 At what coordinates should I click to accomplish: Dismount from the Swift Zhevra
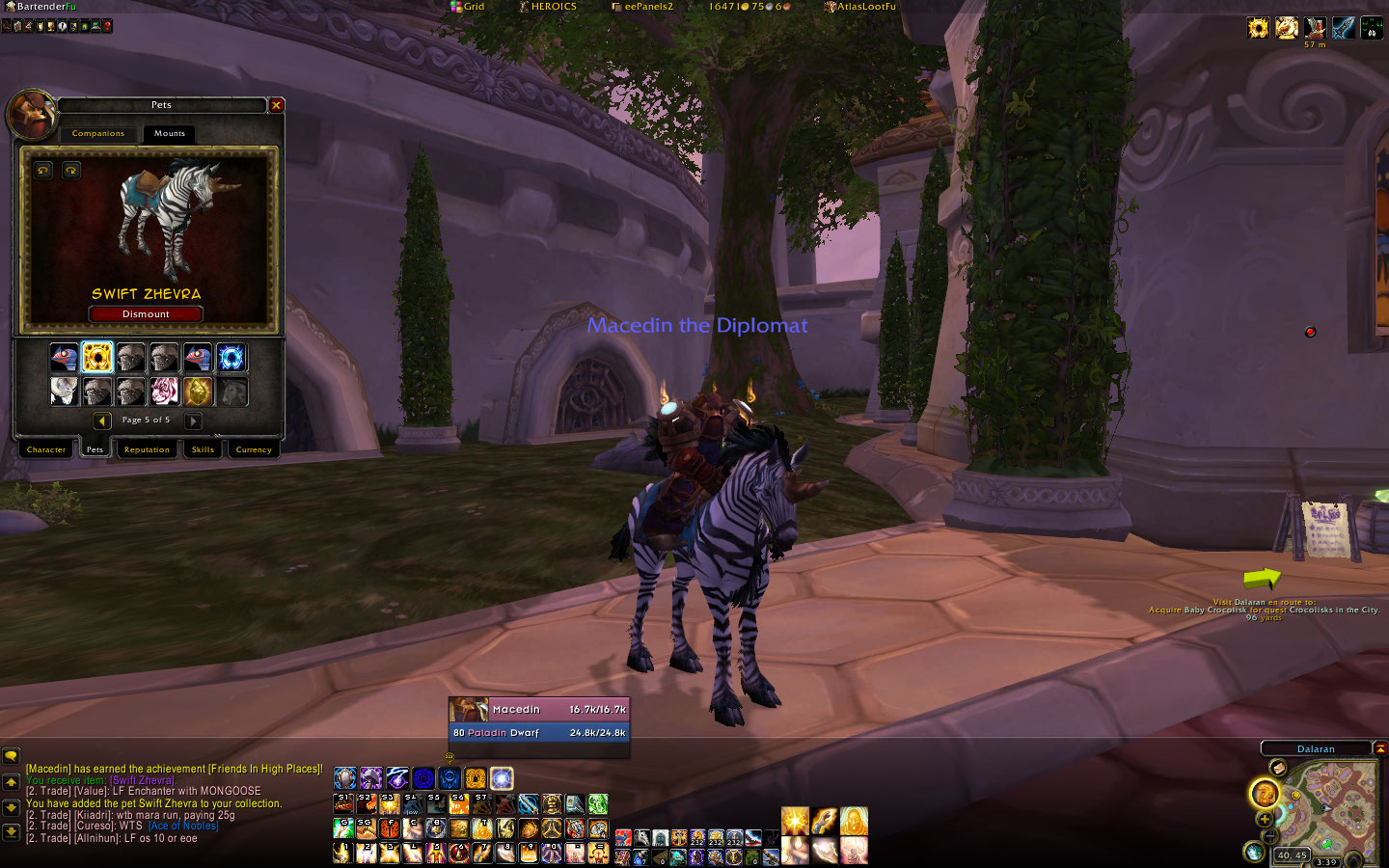(146, 314)
